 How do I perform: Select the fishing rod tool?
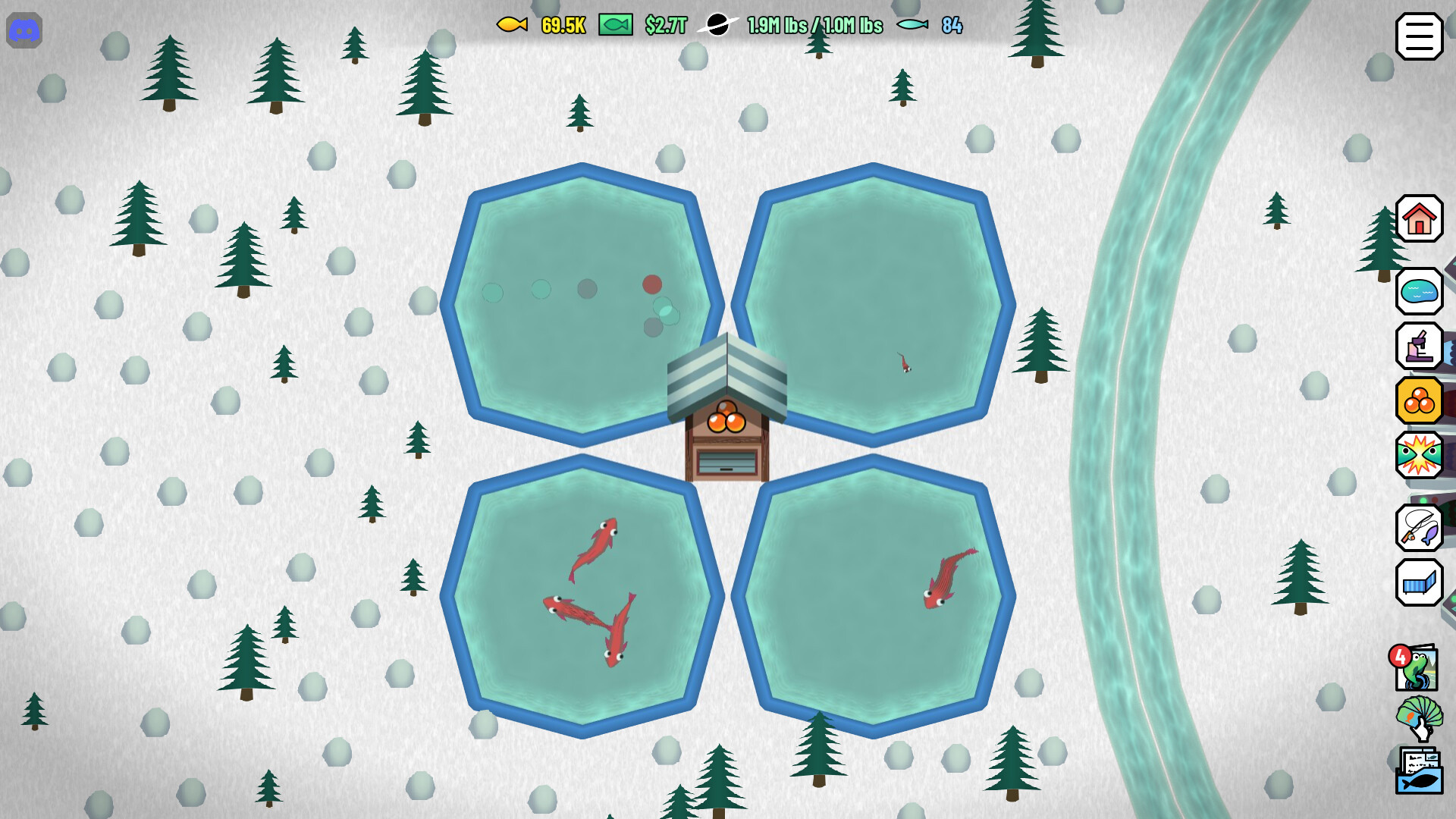click(1420, 529)
